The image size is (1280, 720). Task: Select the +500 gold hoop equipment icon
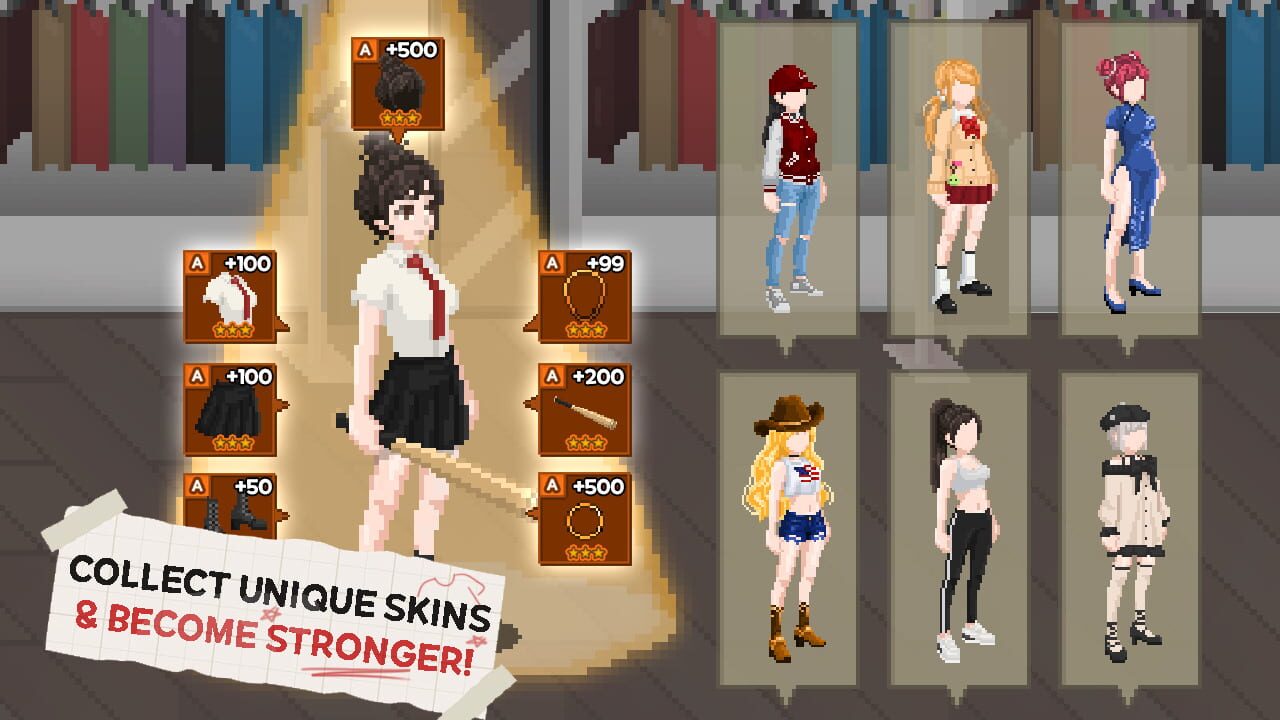point(583,518)
